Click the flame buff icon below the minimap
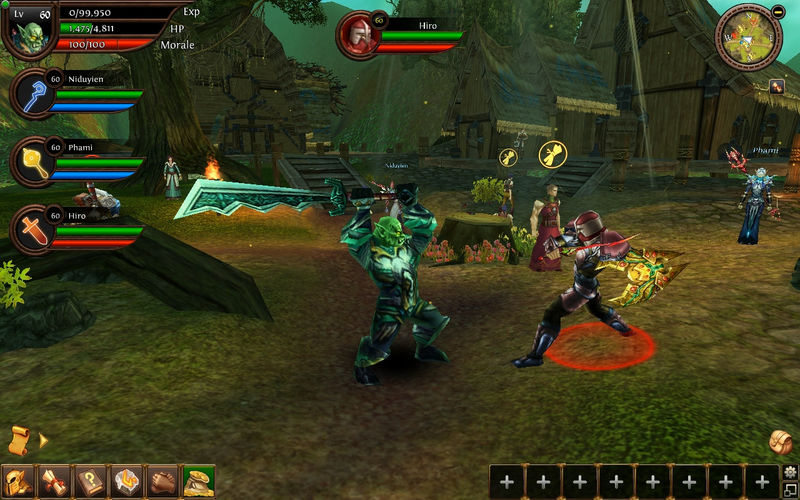800x500 pixels. tap(776, 87)
